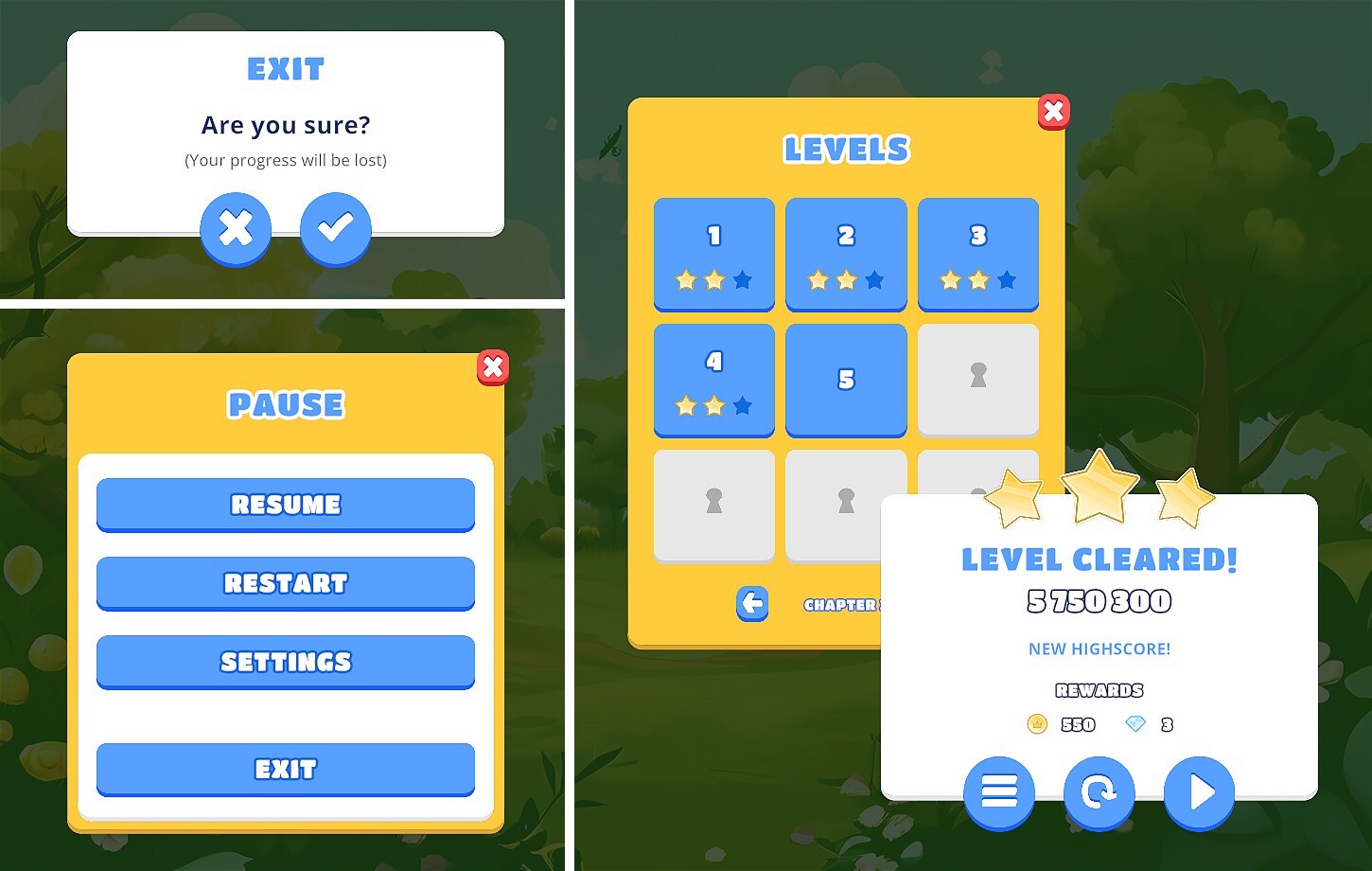Confirm exit with the checkmark icon
1372x871 pixels.
click(x=336, y=228)
